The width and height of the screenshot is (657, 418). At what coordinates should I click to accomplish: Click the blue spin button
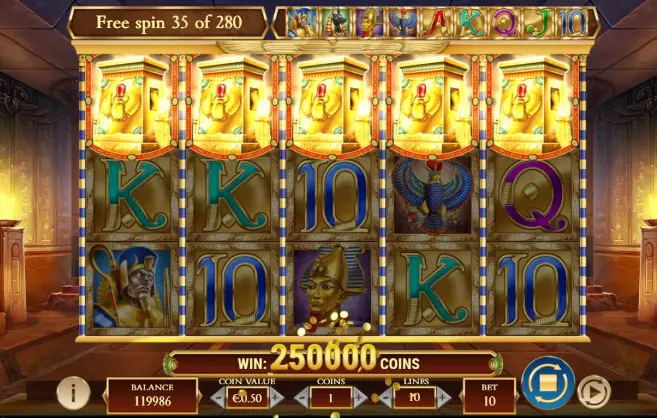click(547, 383)
